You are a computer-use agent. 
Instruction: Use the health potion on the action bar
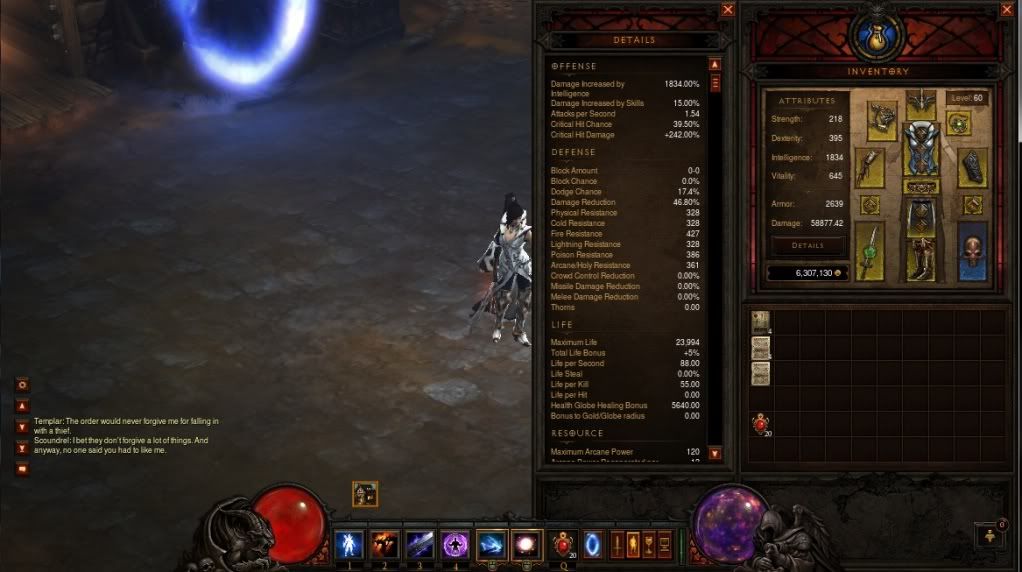point(562,545)
